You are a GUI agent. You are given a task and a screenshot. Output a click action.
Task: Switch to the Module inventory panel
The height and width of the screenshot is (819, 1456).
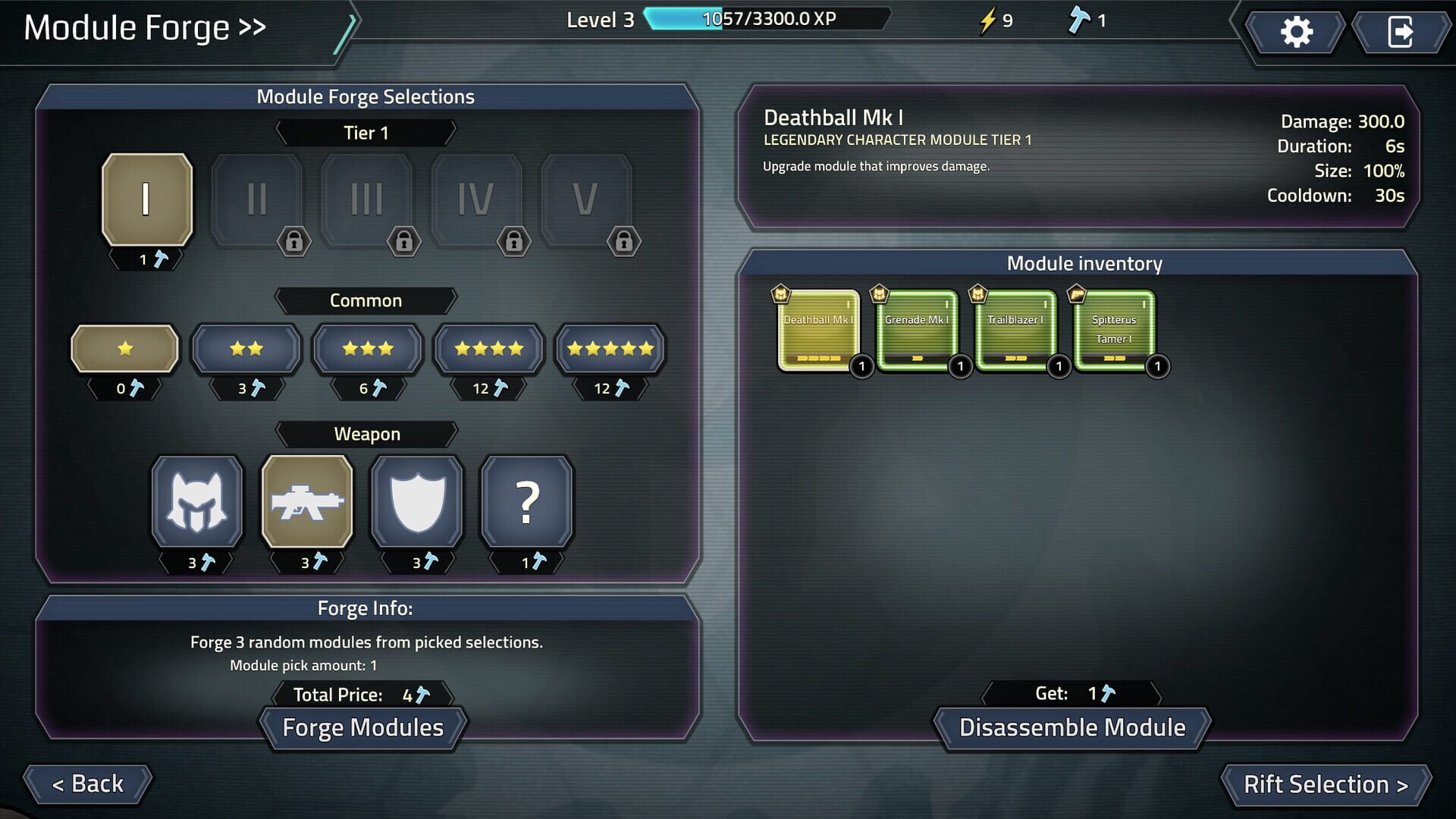coord(1084,263)
